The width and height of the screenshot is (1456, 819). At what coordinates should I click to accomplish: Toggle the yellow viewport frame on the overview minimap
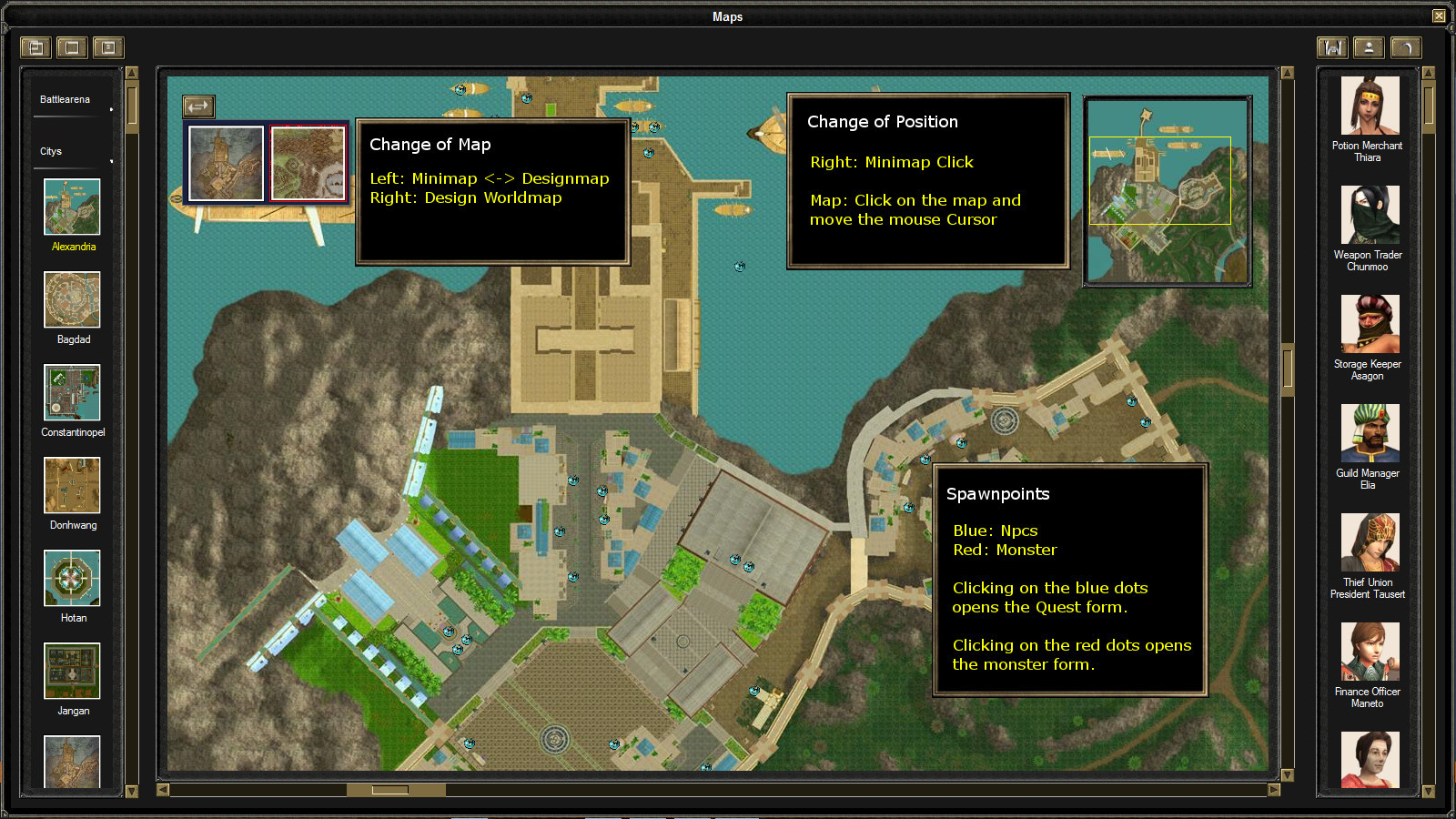tap(1161, 180)
